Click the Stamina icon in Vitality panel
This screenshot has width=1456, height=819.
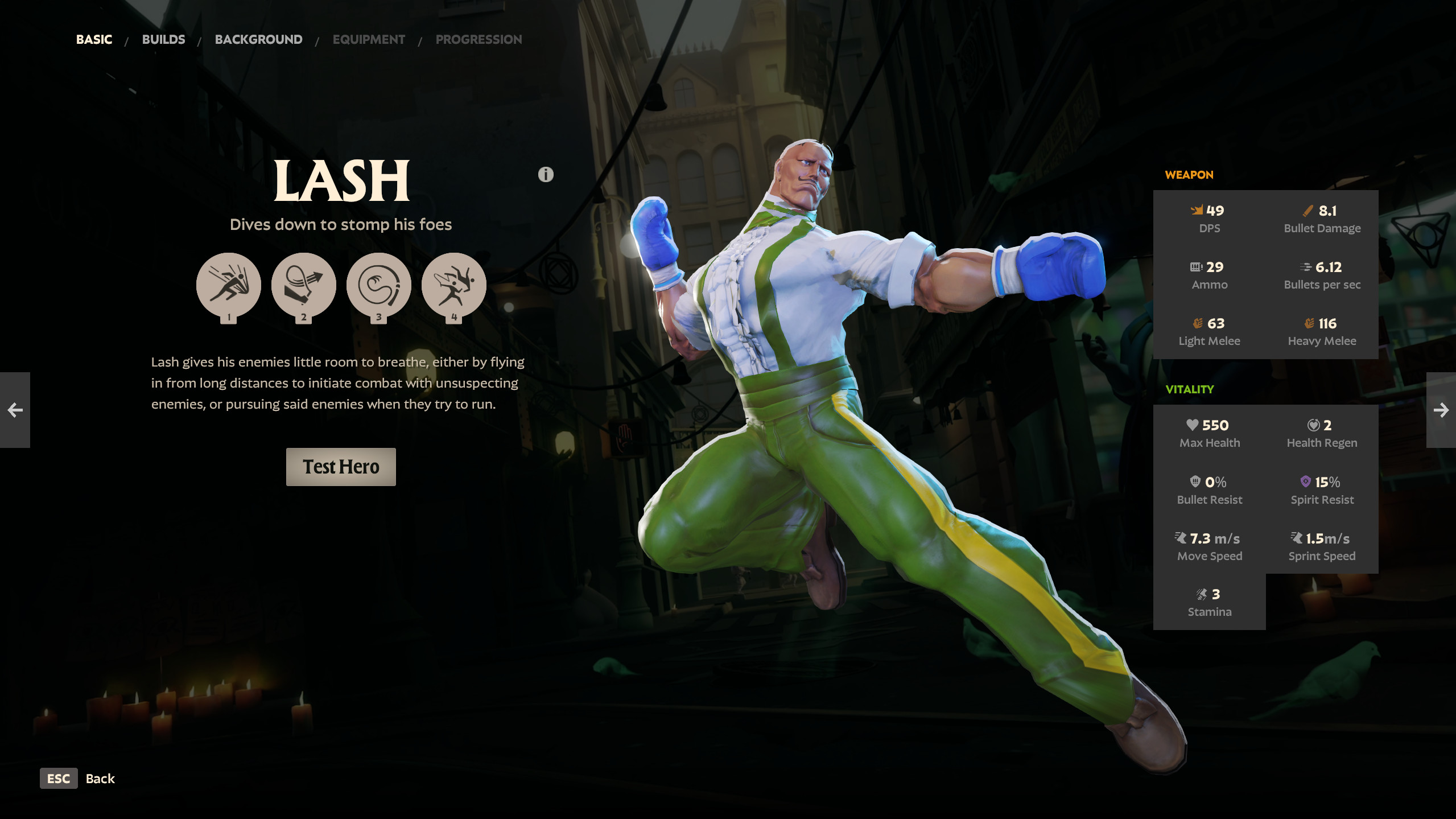coord(1201,593)
